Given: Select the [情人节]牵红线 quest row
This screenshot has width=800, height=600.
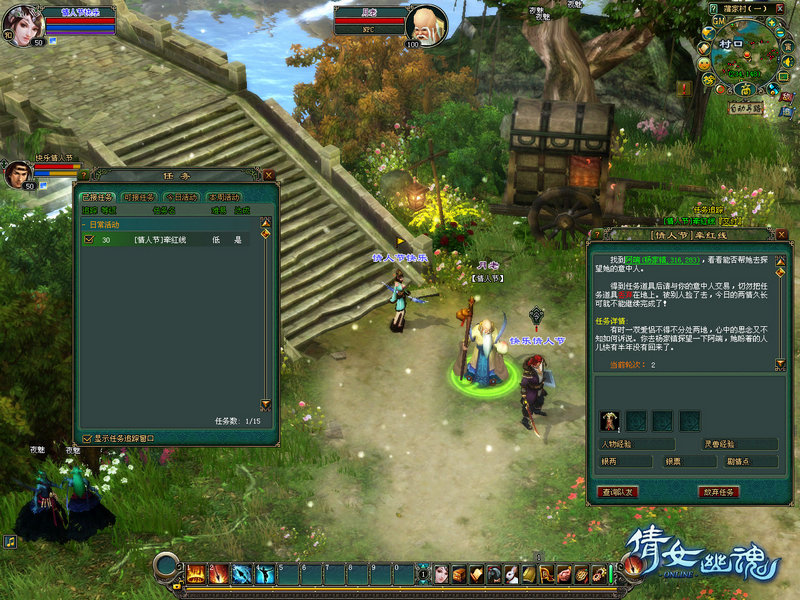Looking at the screenshot, I should coord(170,240).
